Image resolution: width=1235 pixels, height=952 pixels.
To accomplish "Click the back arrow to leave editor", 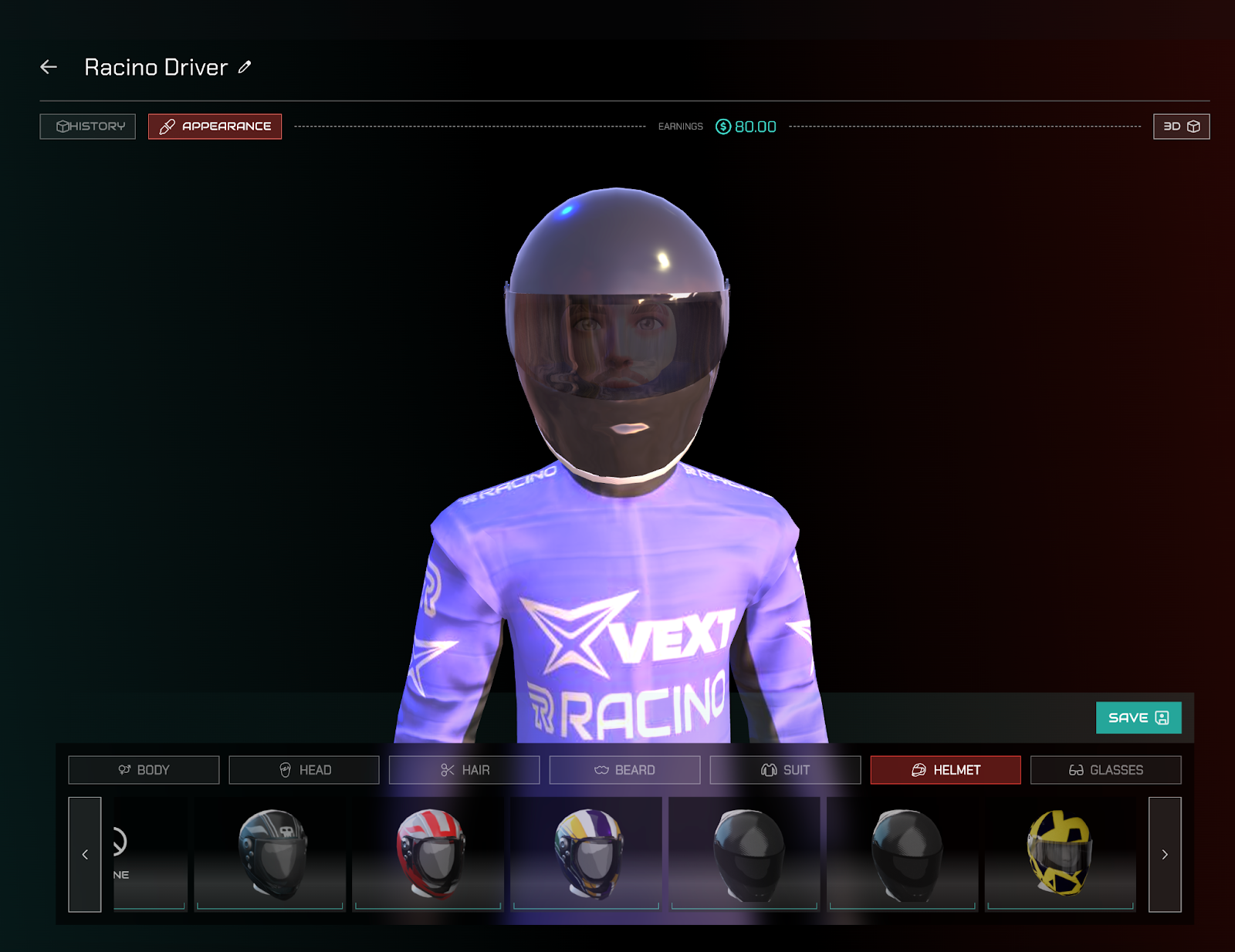I will click(48, 67).
